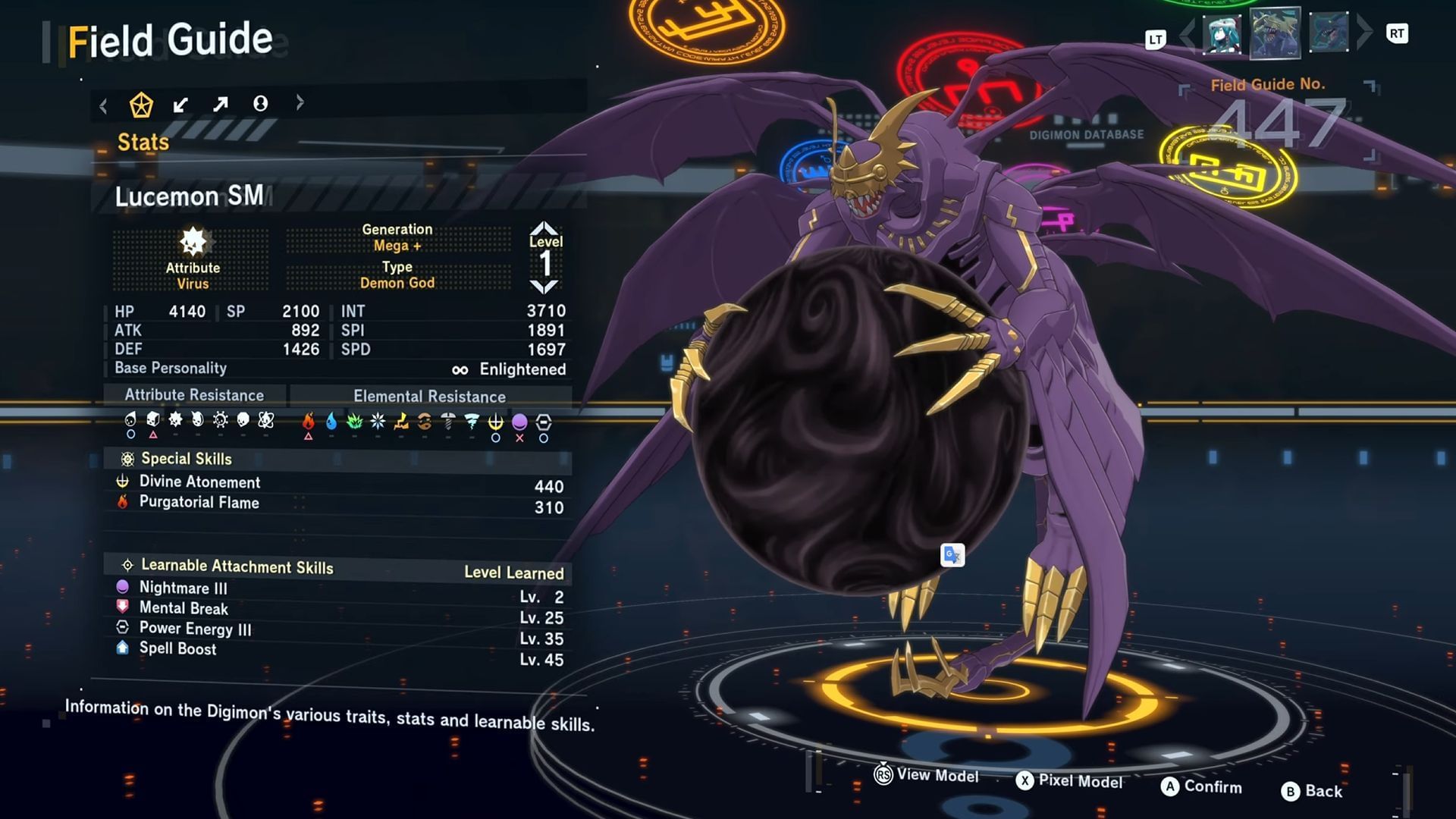Go to the next Digimon with the right chevron
The height and width of the screenshot is (819, 1456).
(x=1364, y=32)
